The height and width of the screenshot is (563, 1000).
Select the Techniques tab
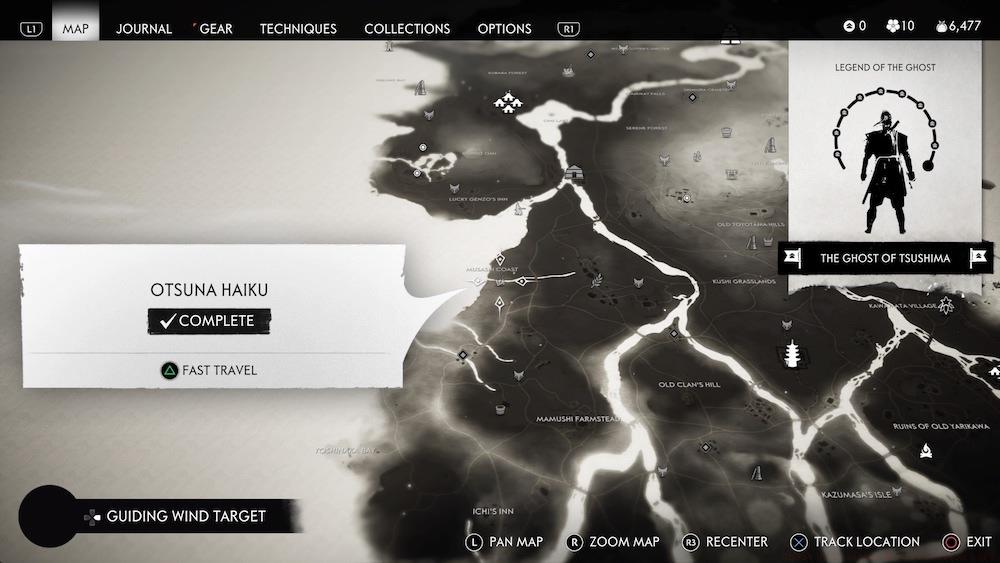pyautogui.click(x=298, y=29)
